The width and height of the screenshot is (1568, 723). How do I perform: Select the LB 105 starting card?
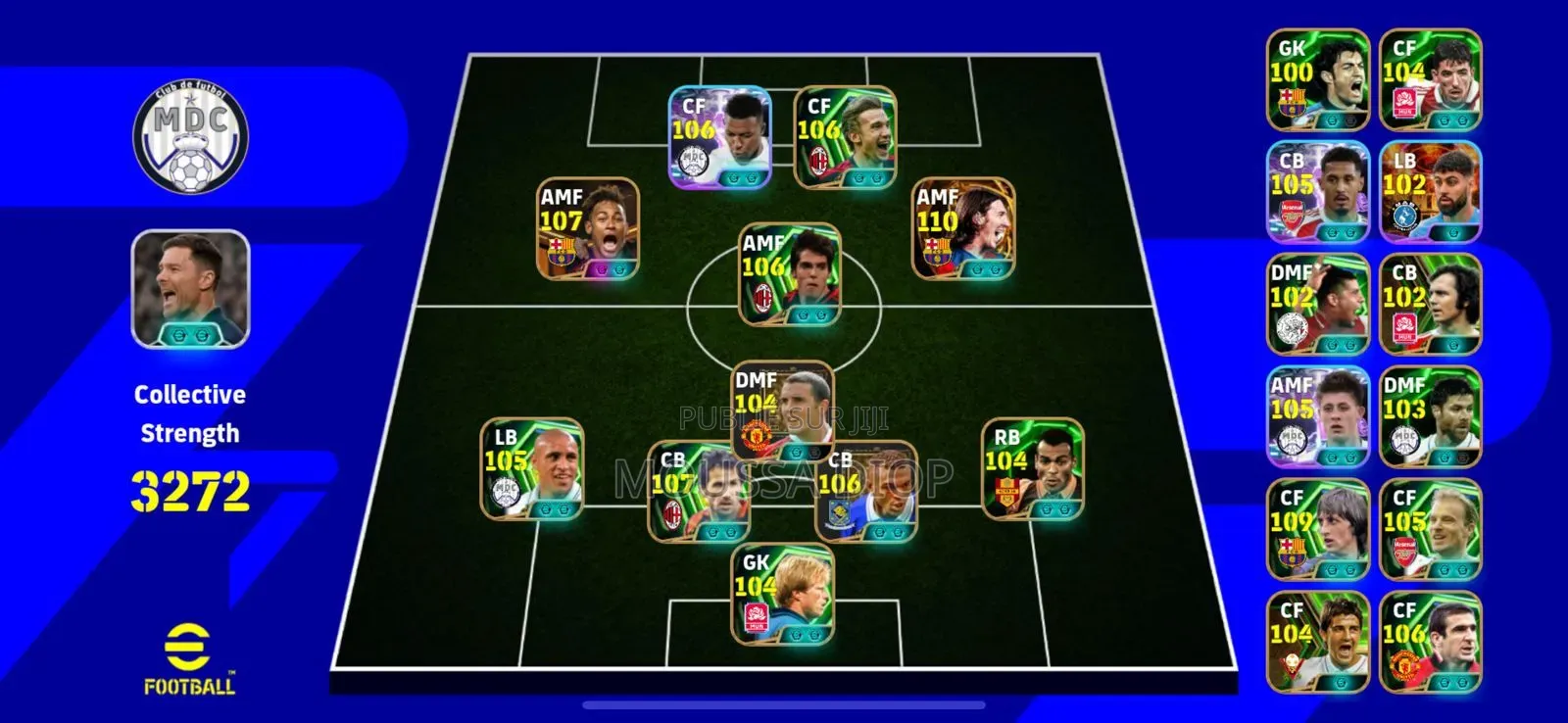(532, 469)
